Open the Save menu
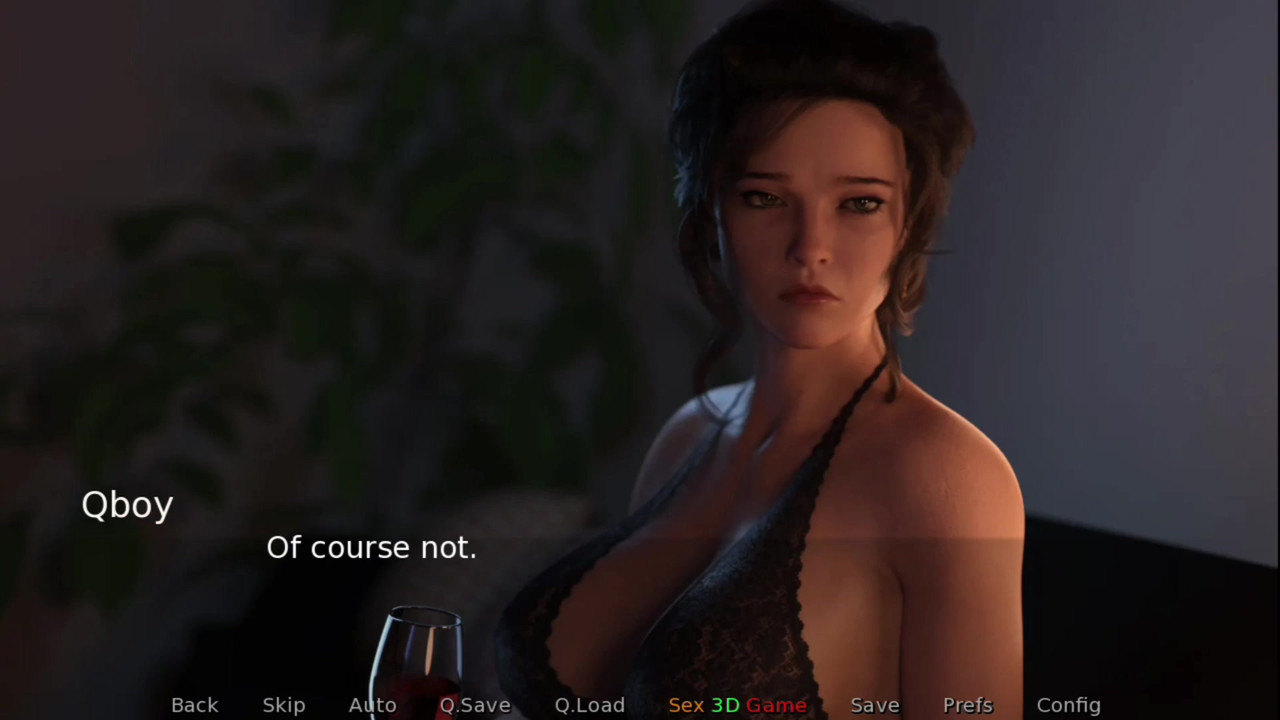Image resolution: width=1280 pixels, height=720 pixels. (875, 705)
